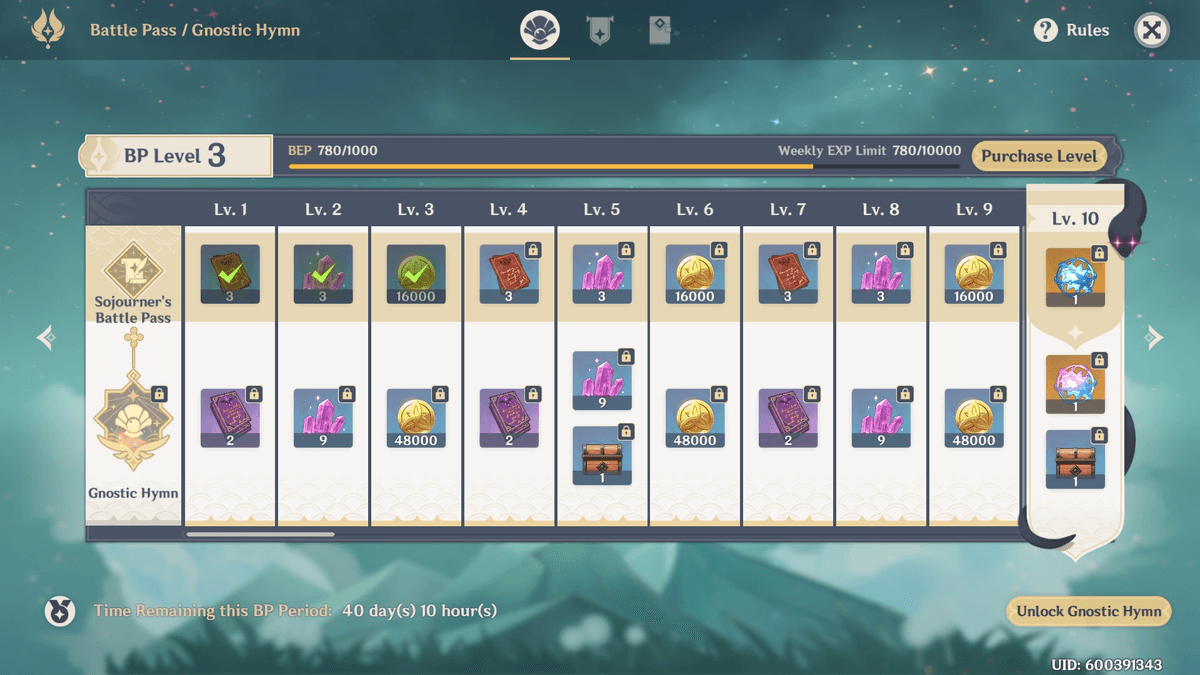Open the events book tab
This screenshot has height=675, width=1200.
(659, 31)
